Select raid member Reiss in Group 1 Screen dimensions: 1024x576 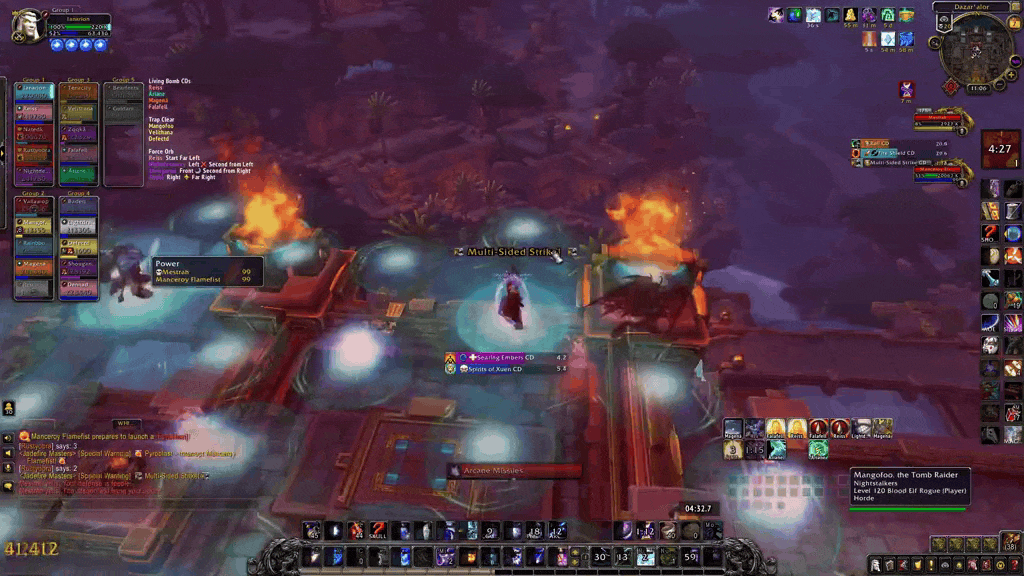32,110
